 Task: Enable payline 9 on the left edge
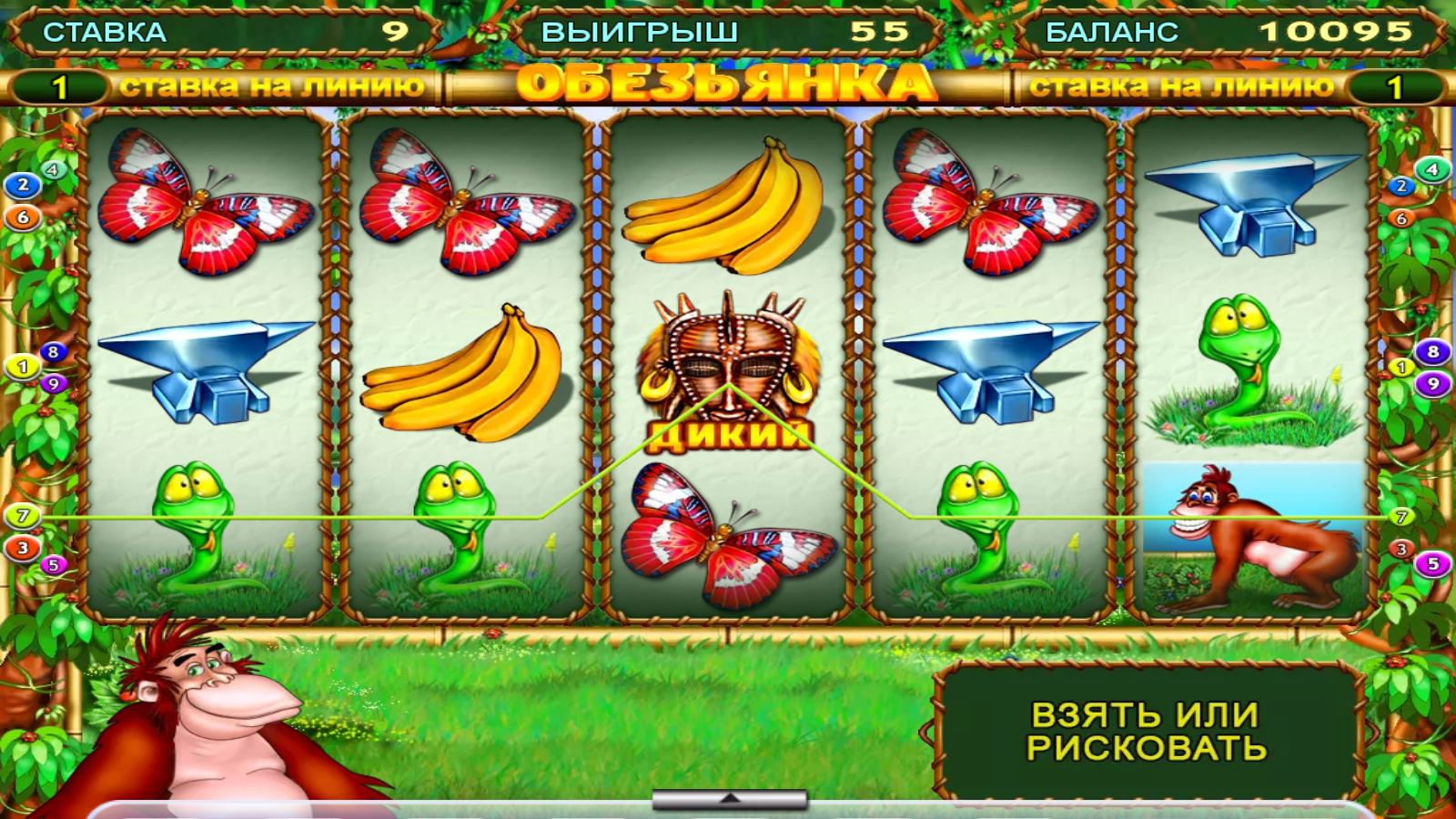click(55, 384)
